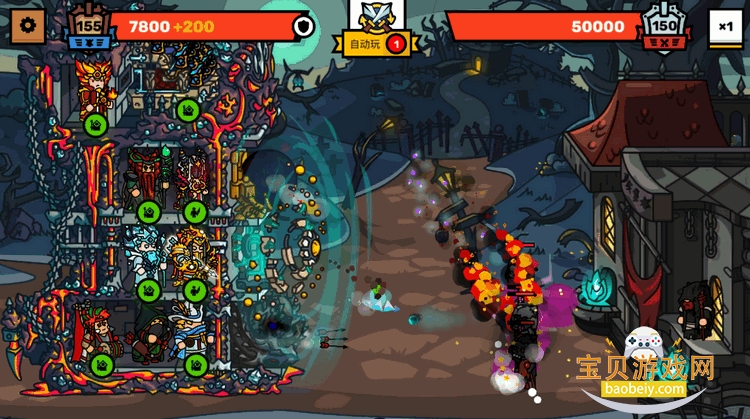The image size is (750, 419).
Task: Click the shield icon on the 7800 health bar
Action: pos(301,26)
